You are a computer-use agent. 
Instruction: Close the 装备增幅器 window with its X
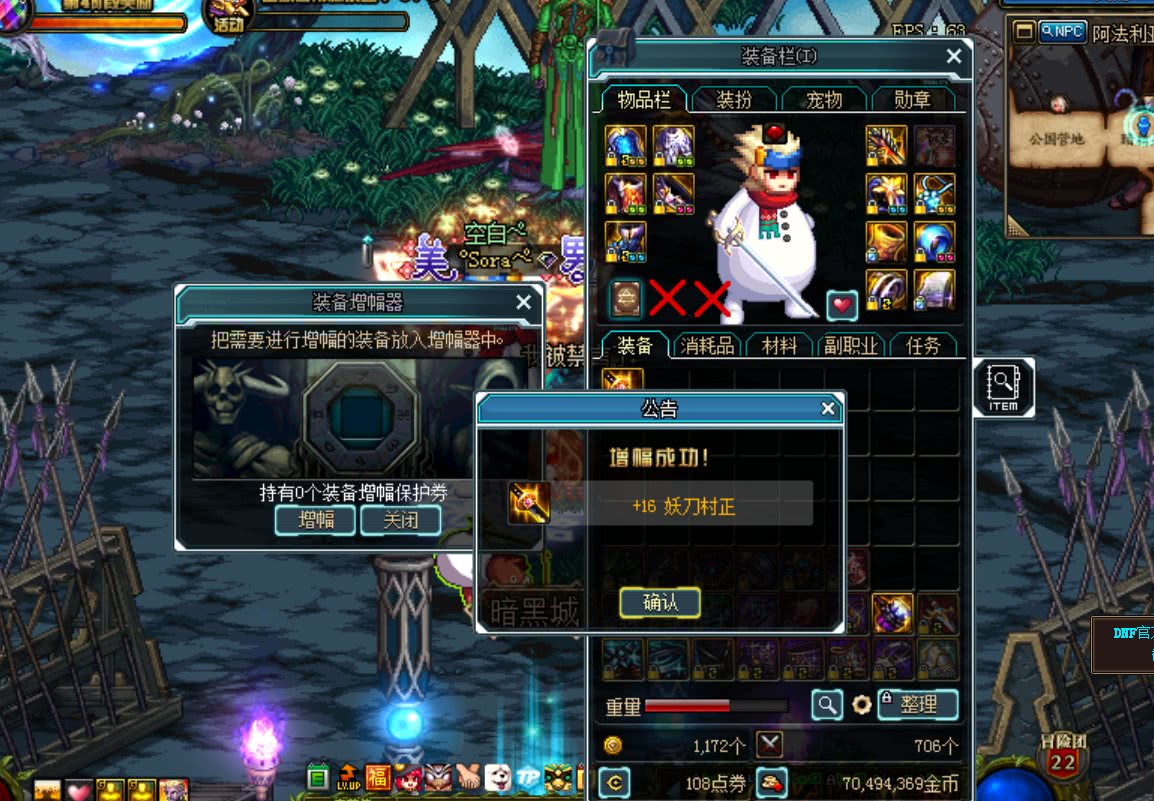tap(523, 302)
